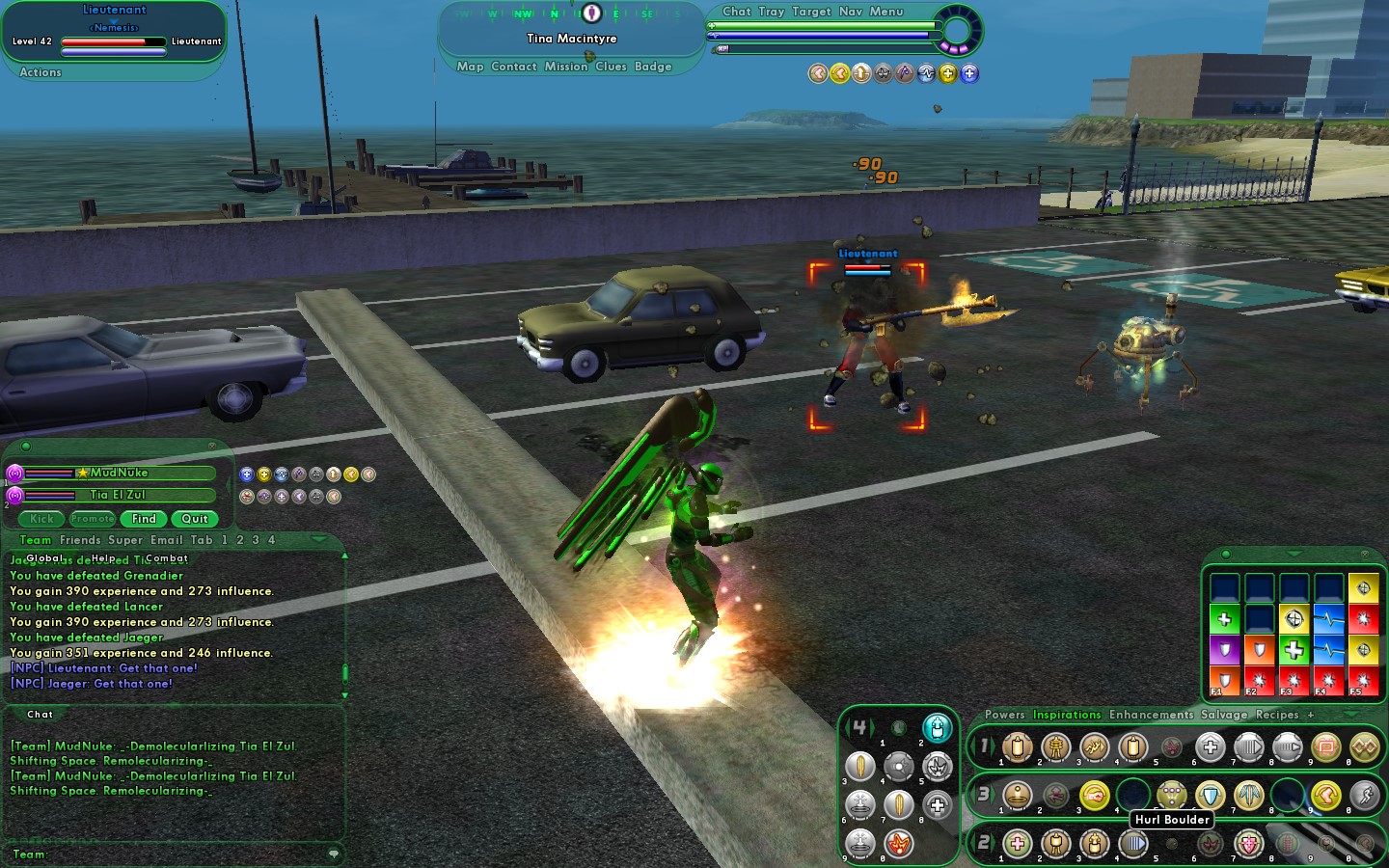The width and height of the screenshot is (1389, 868).
Task: Toggle the power Tray
Action: (x=771, y=12)
